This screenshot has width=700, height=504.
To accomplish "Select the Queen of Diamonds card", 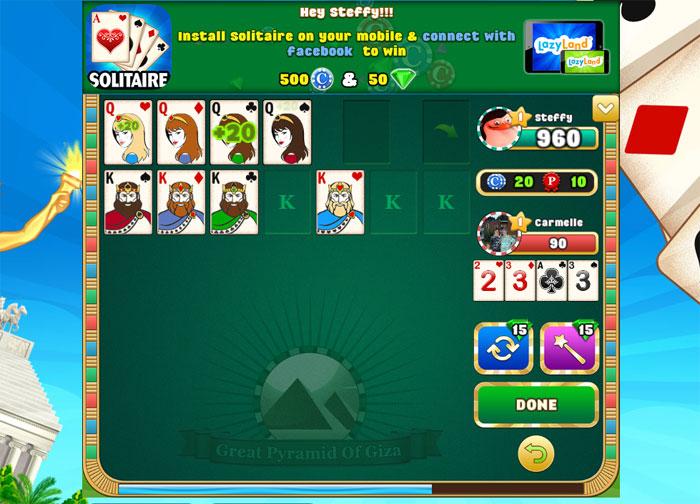I will 181,132.
